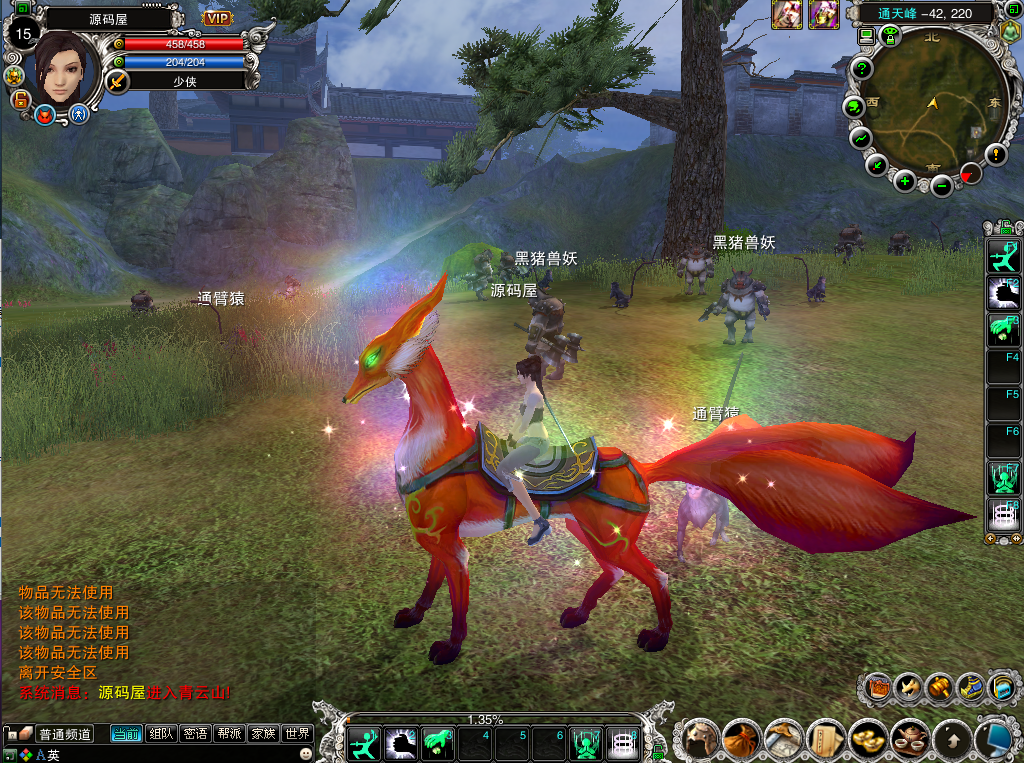The image size is (1024, 763).
Task: Open the circular minimap
Action: [929, 108]
